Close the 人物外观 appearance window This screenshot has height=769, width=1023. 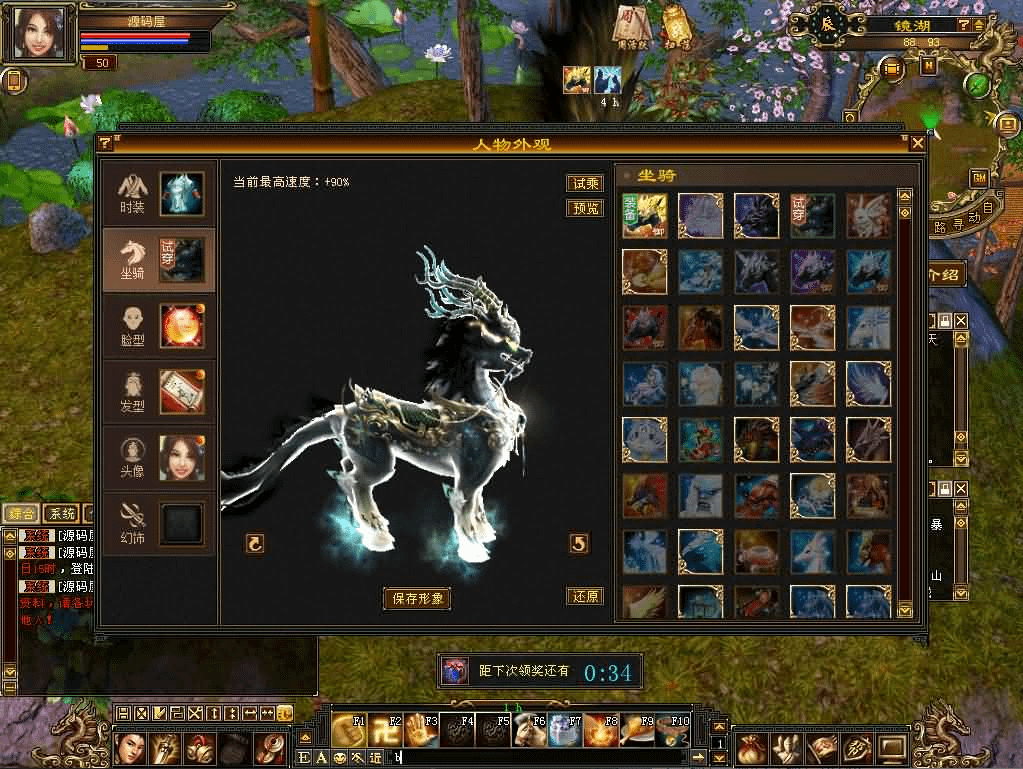[917, 143]
